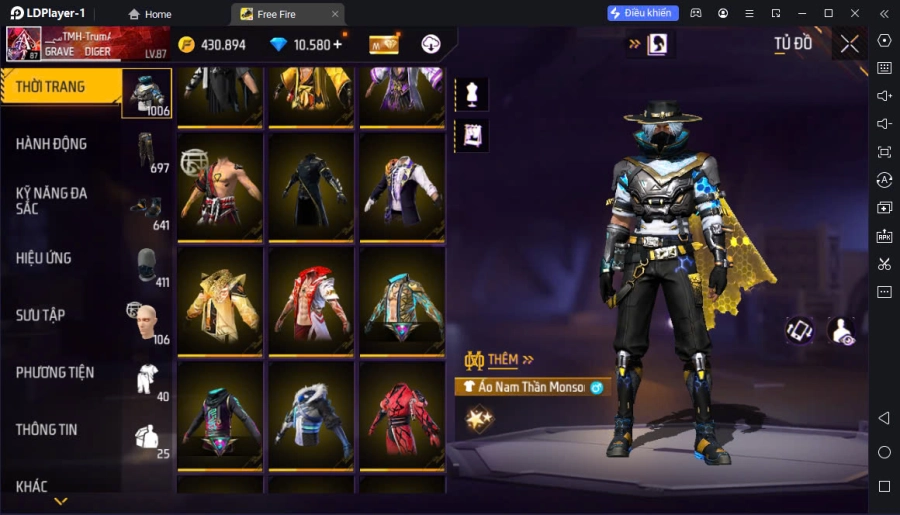Close the wardrobe with the X button
Image resolution: width=900 pixels, height=515 pixels.
click(849, 44)
